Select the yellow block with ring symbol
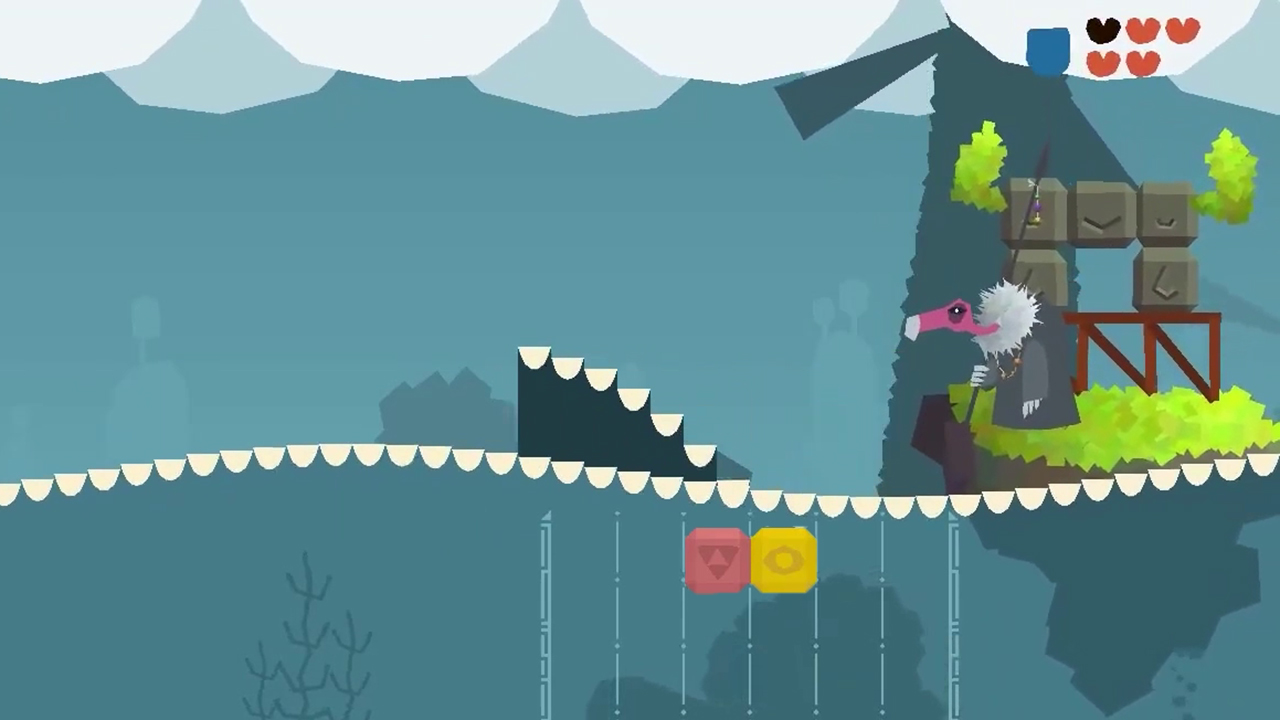 785,560
